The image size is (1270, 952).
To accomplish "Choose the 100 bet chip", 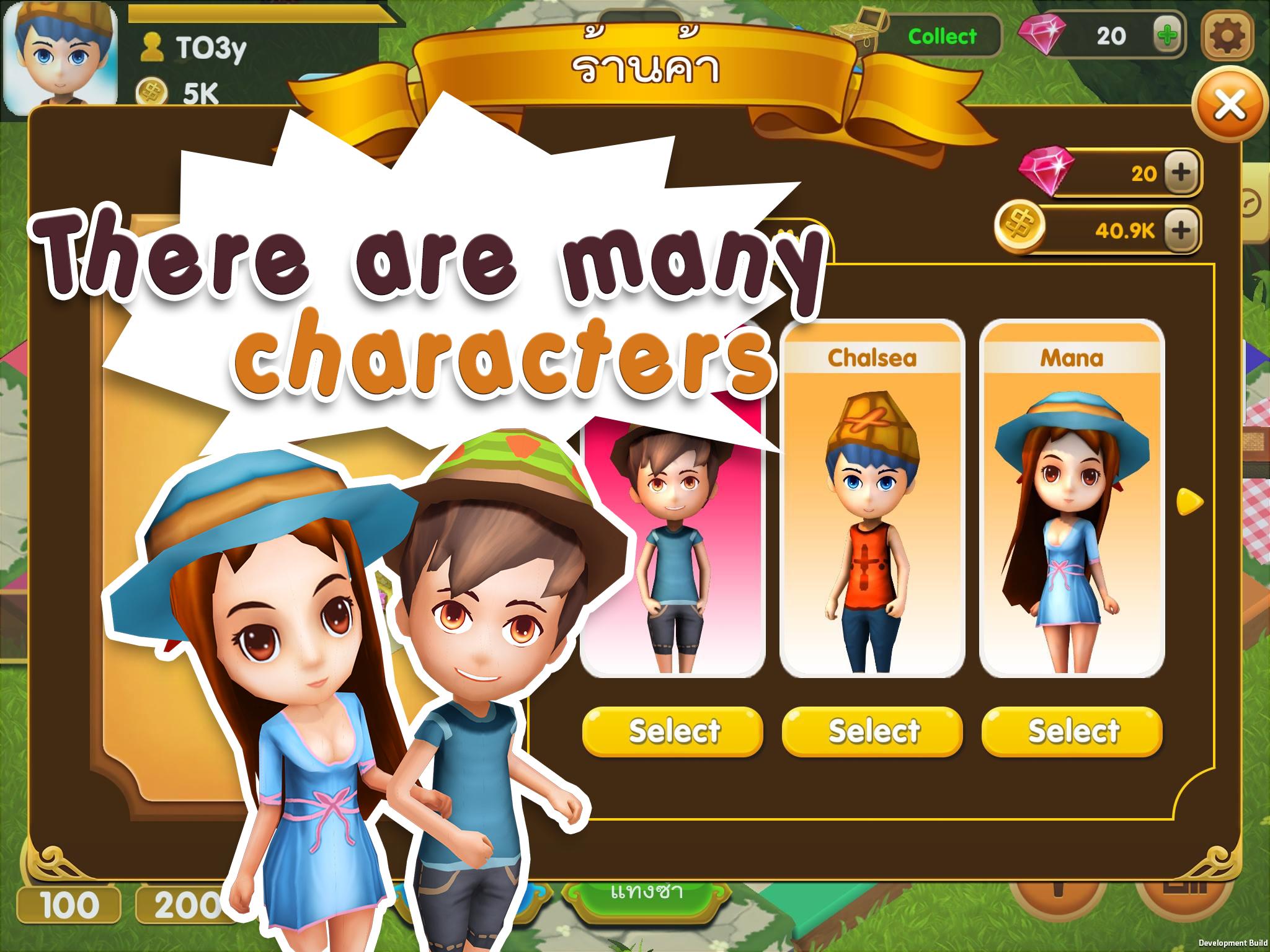I will 68,906.
